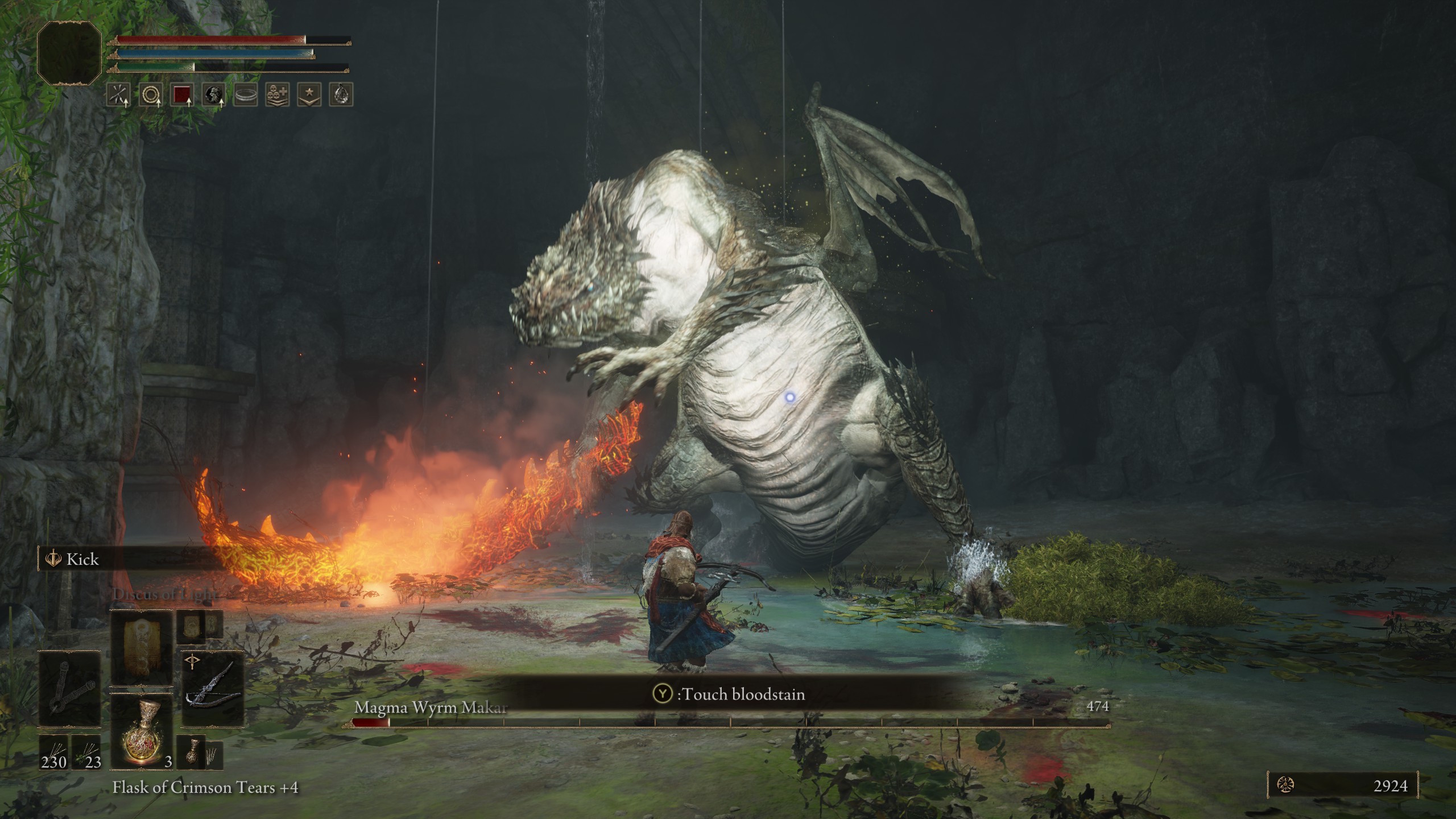This screenshot has width=1456, height=819.
Task: Click the crossed-arrows attack buff icon
Action: click(119, 94)
